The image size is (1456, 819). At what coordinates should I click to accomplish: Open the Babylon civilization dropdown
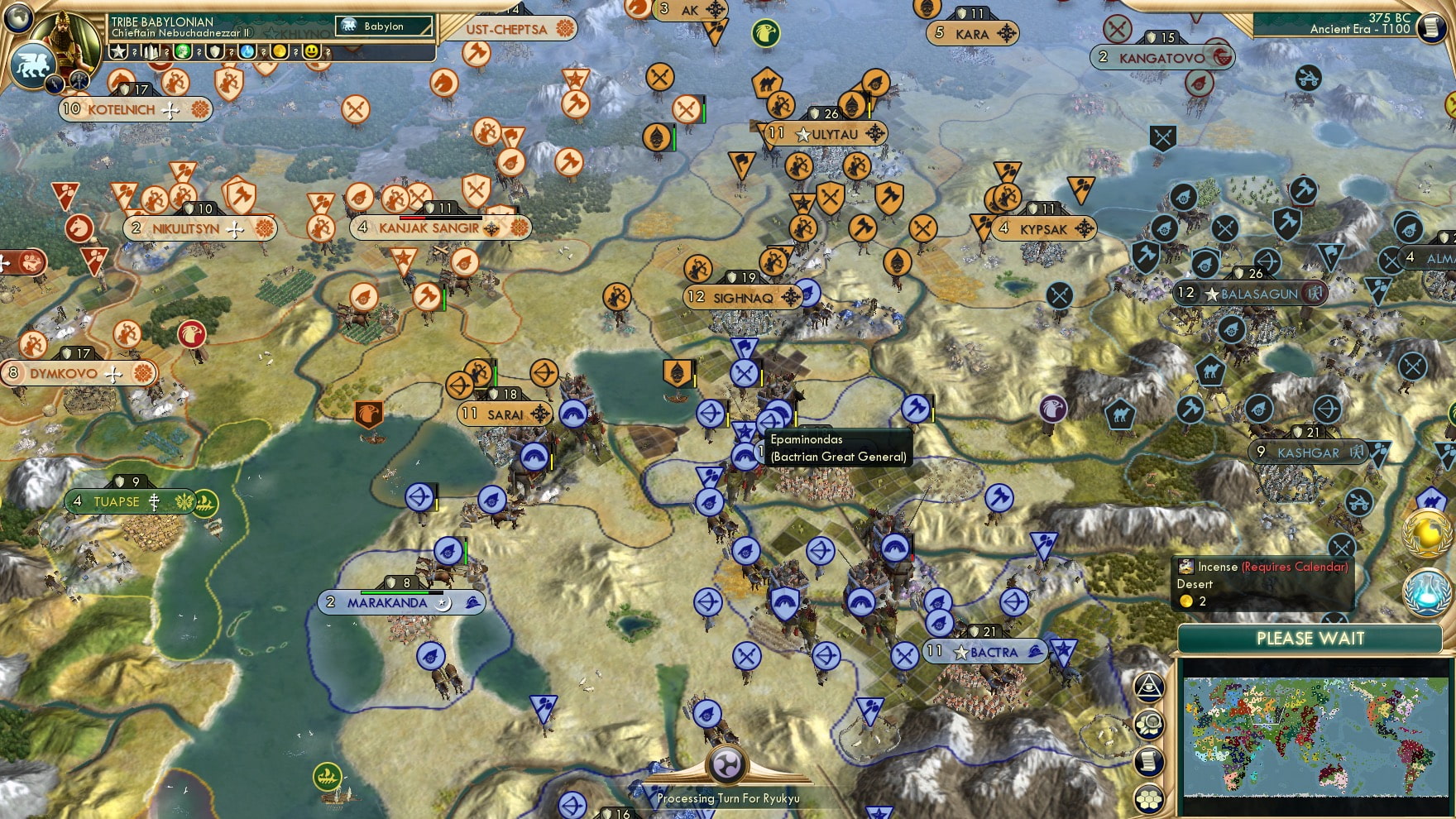pos(382,26)
